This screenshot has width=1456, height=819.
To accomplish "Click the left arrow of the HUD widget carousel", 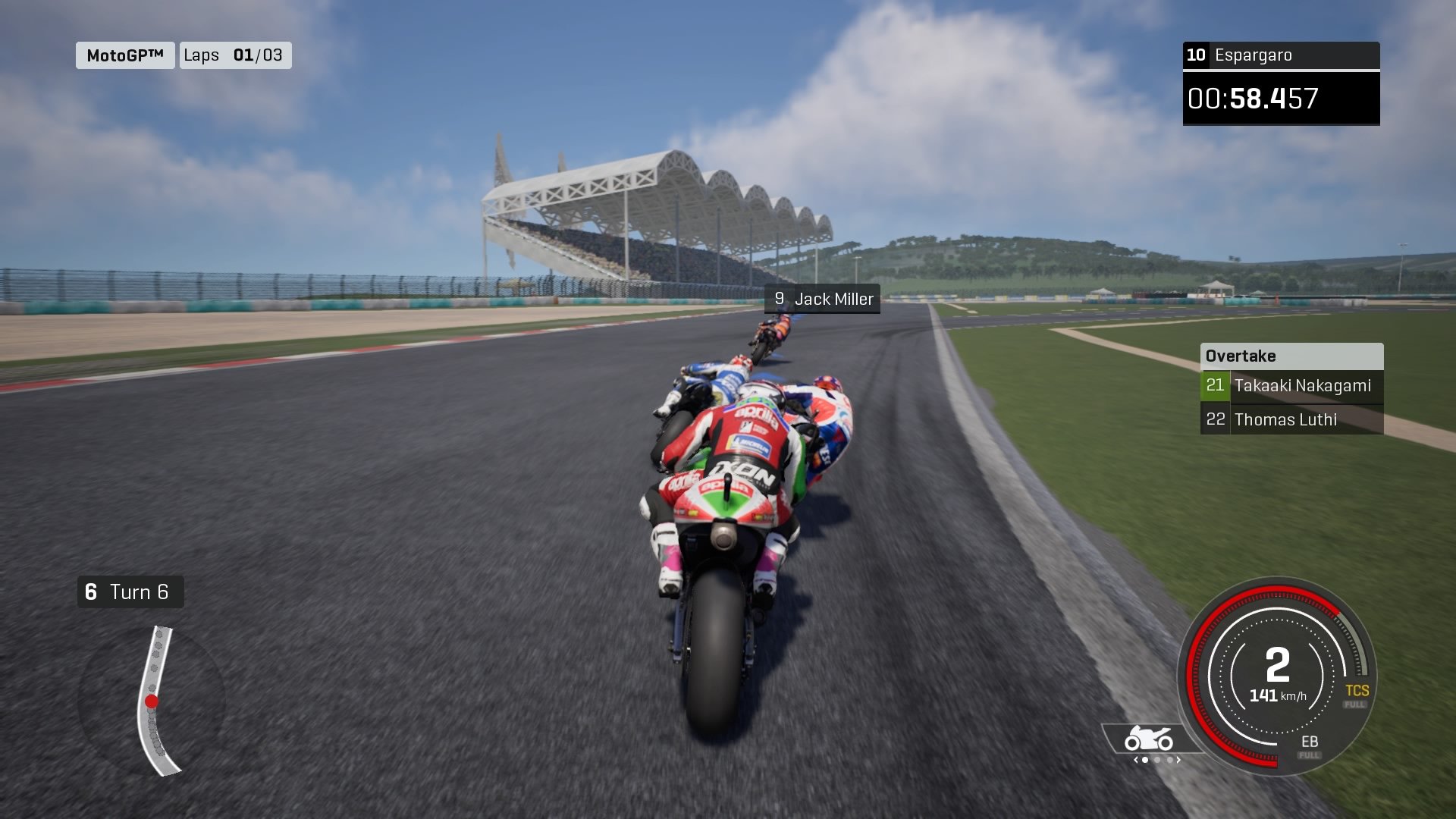I will point(1136,759).
